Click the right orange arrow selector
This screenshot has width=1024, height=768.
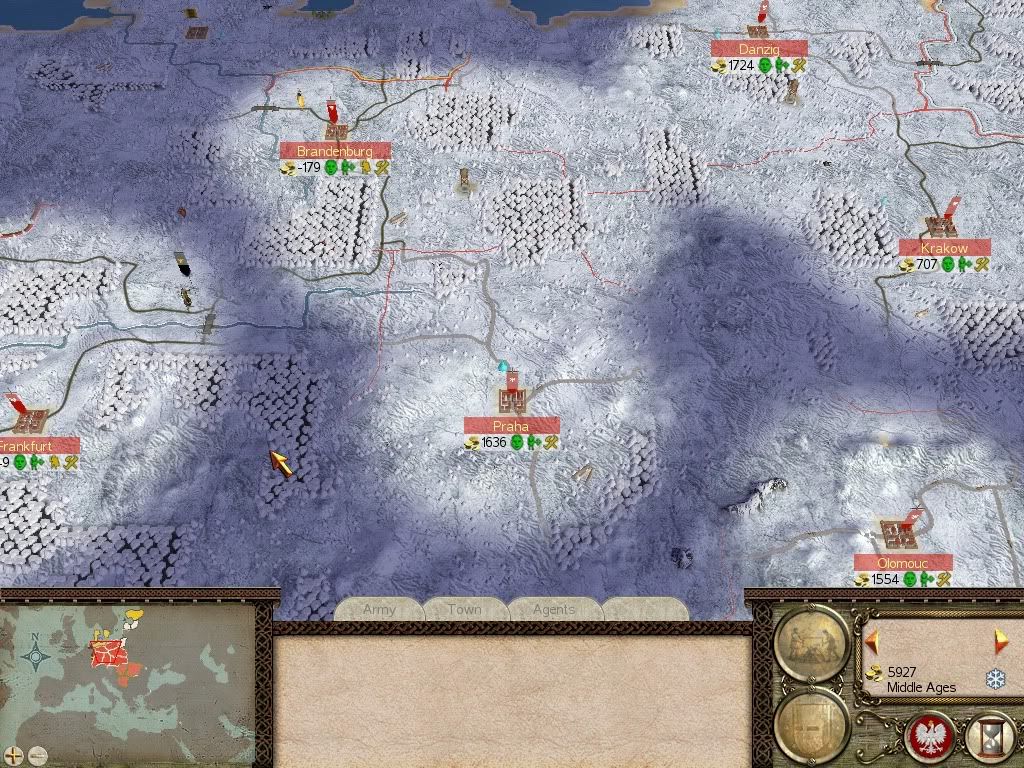pyautogui.click(x=1000, y=639)
